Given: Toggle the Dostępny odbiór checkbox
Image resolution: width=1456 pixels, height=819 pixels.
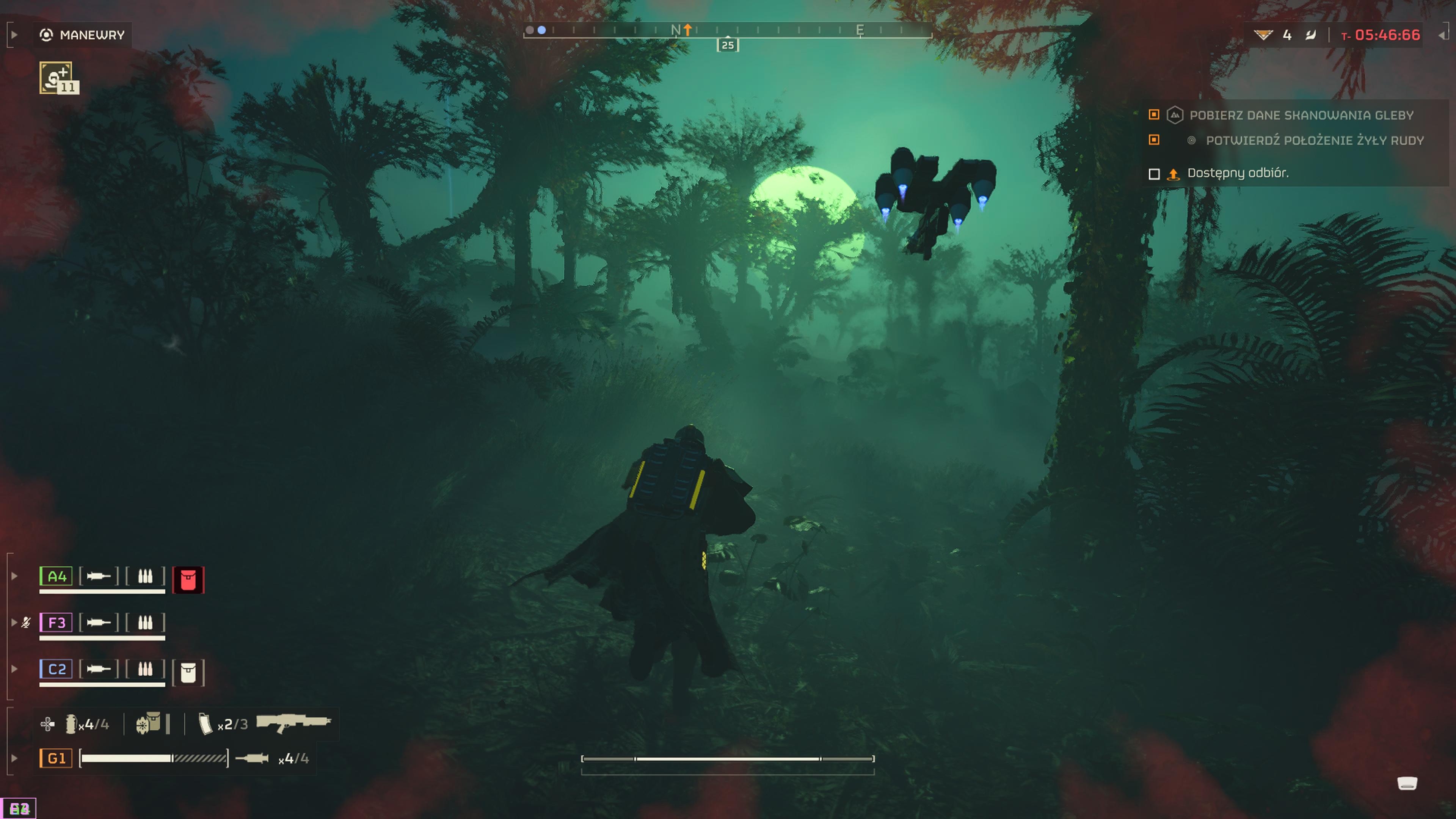Looking at the screenshot, I should coord(1154,174).
